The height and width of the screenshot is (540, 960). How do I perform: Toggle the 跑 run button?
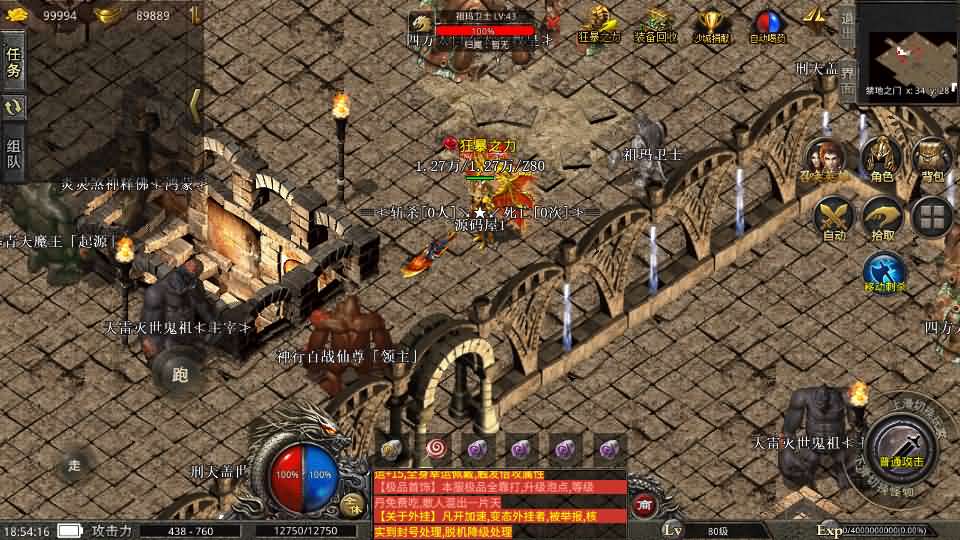point(180,374)
